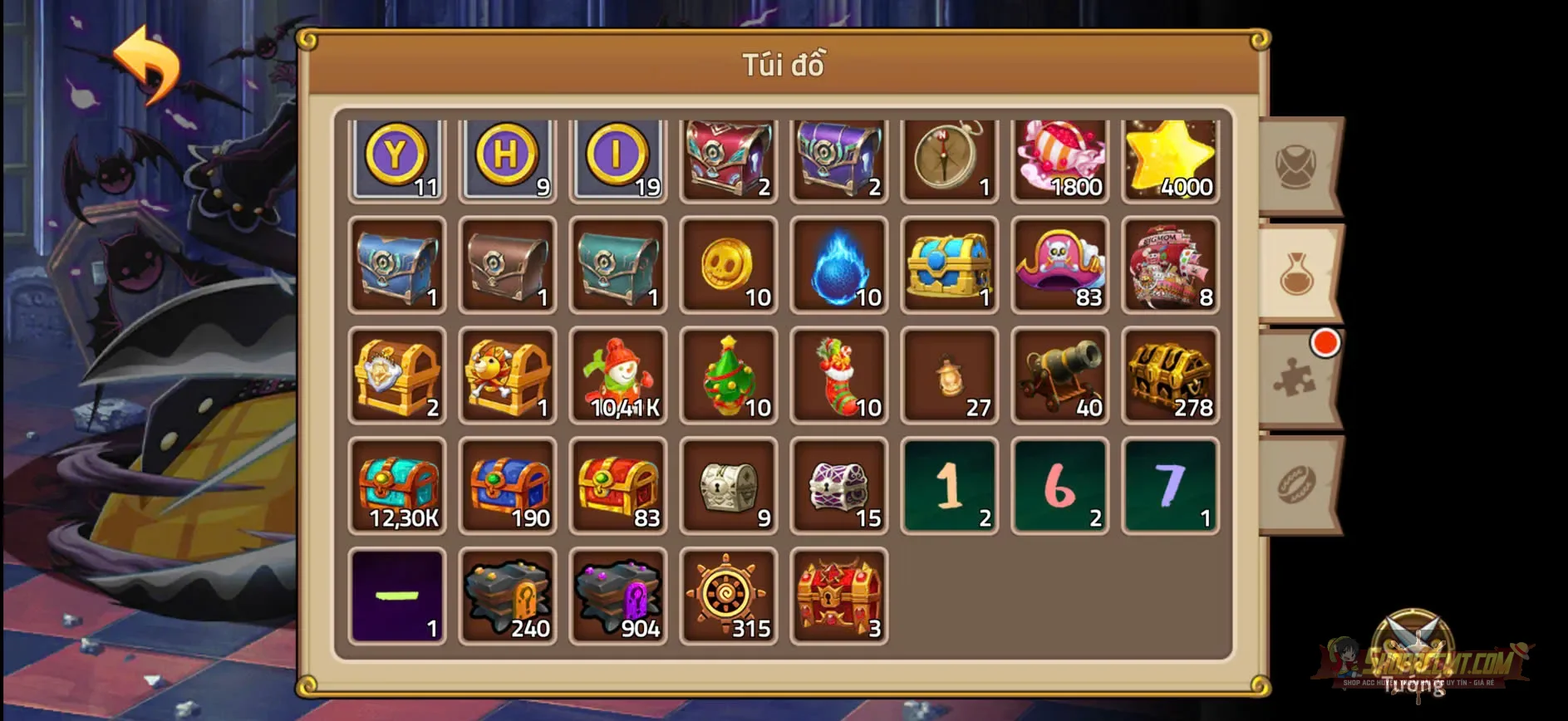Select the cannon item showing 40
Image resolution: width=1568 pixels, height=721 pixels.
tap(1059, 376)
